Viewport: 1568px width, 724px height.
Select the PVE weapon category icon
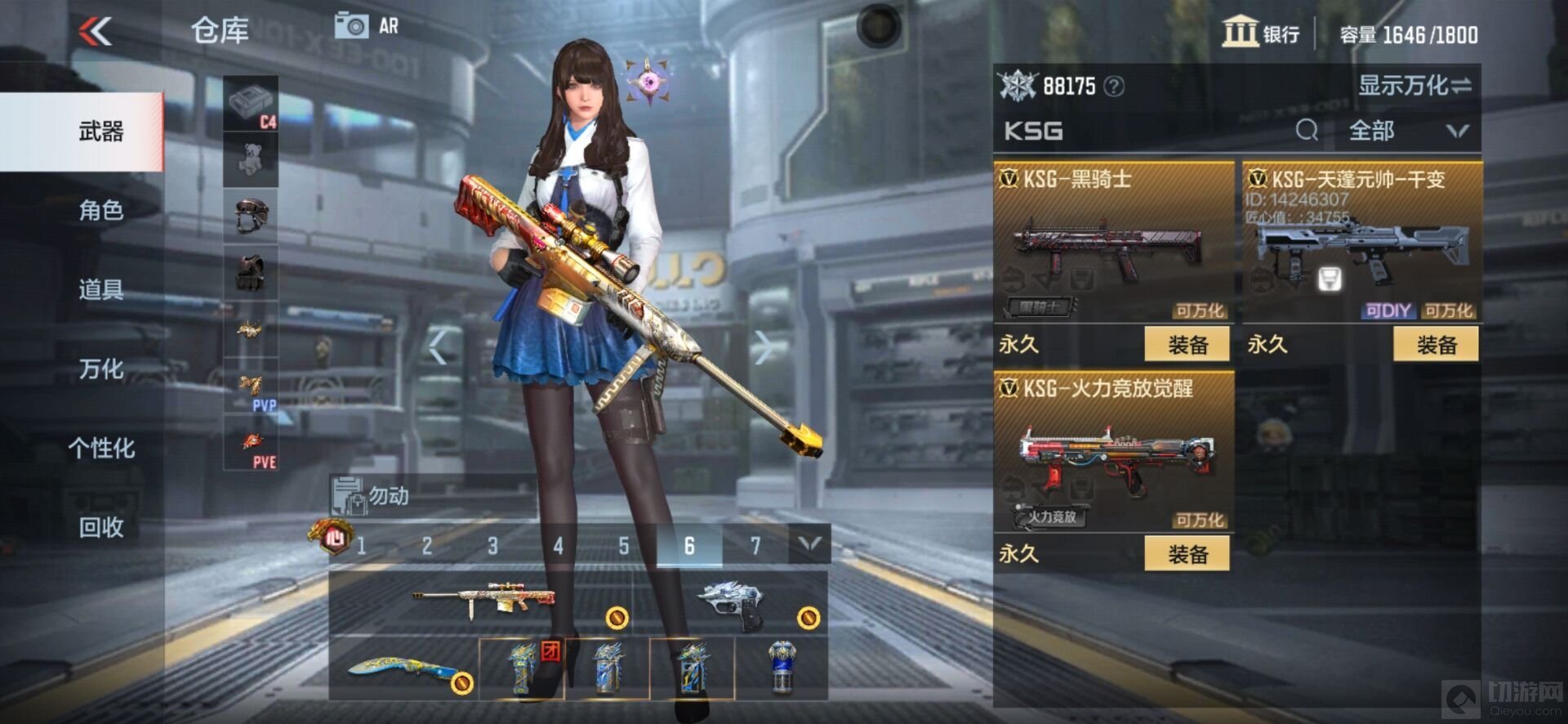click(x=251, y=444)
